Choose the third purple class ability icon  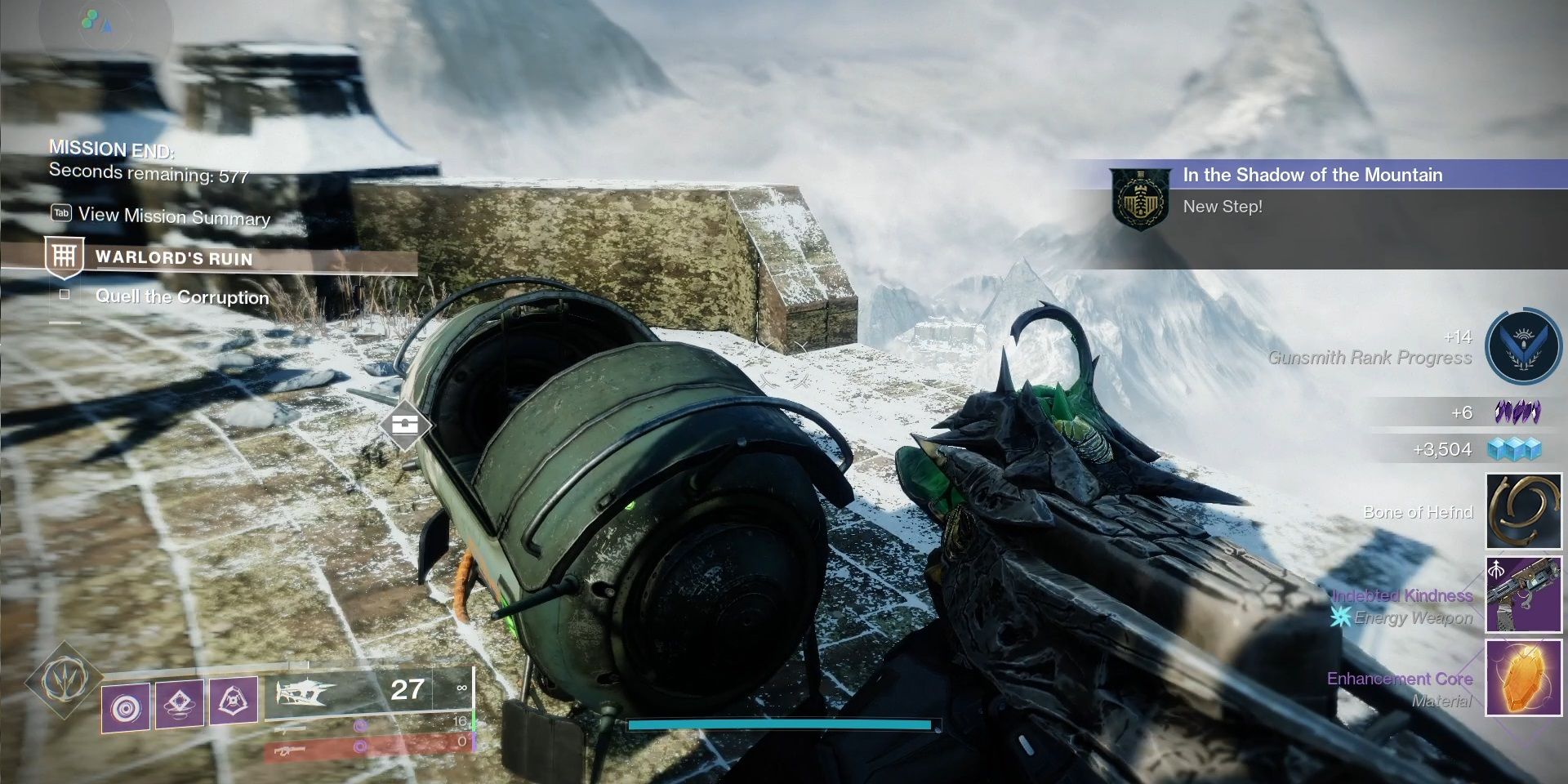[233, 699]
